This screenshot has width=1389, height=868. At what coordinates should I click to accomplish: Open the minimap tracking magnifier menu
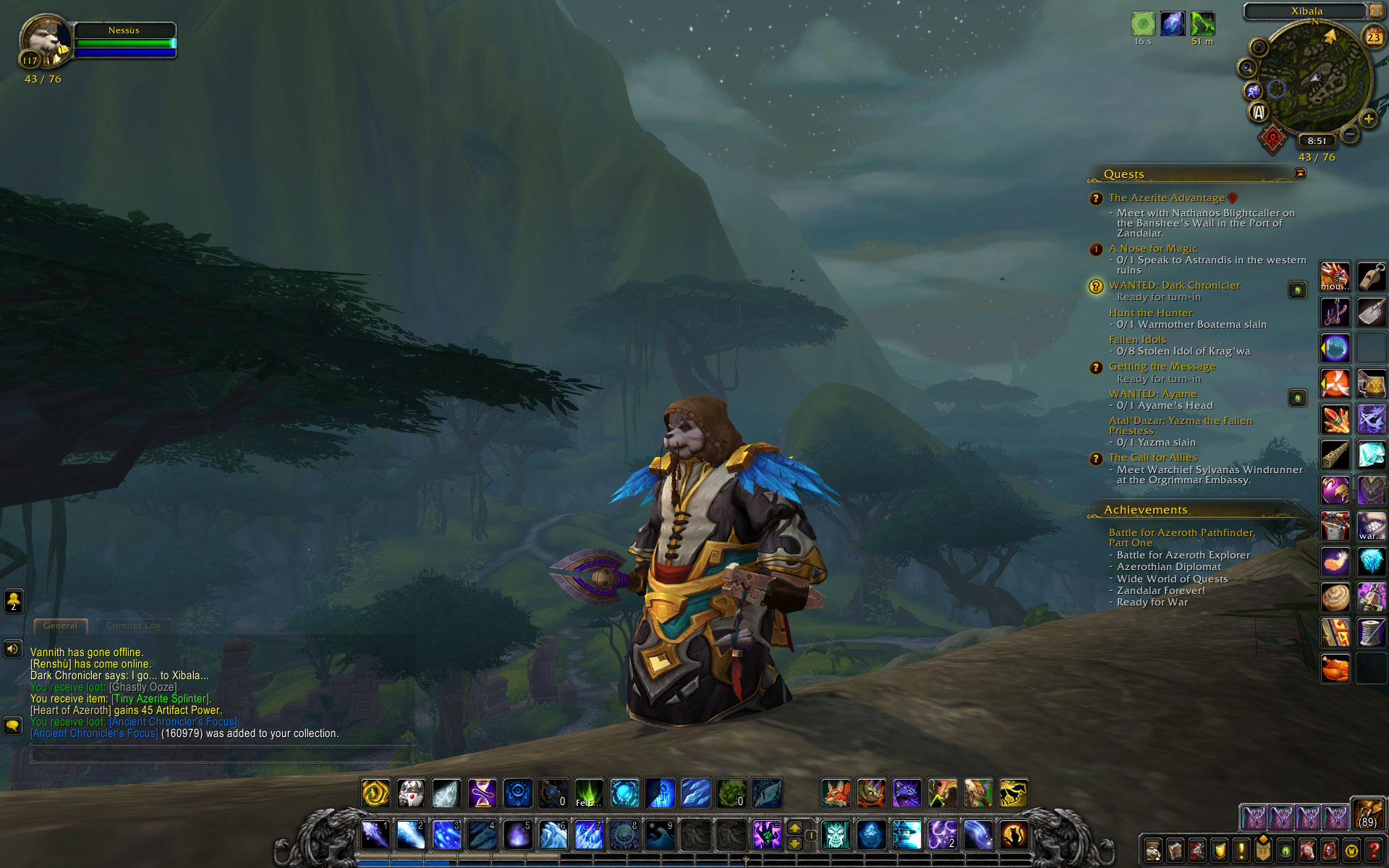(1247, 68)
